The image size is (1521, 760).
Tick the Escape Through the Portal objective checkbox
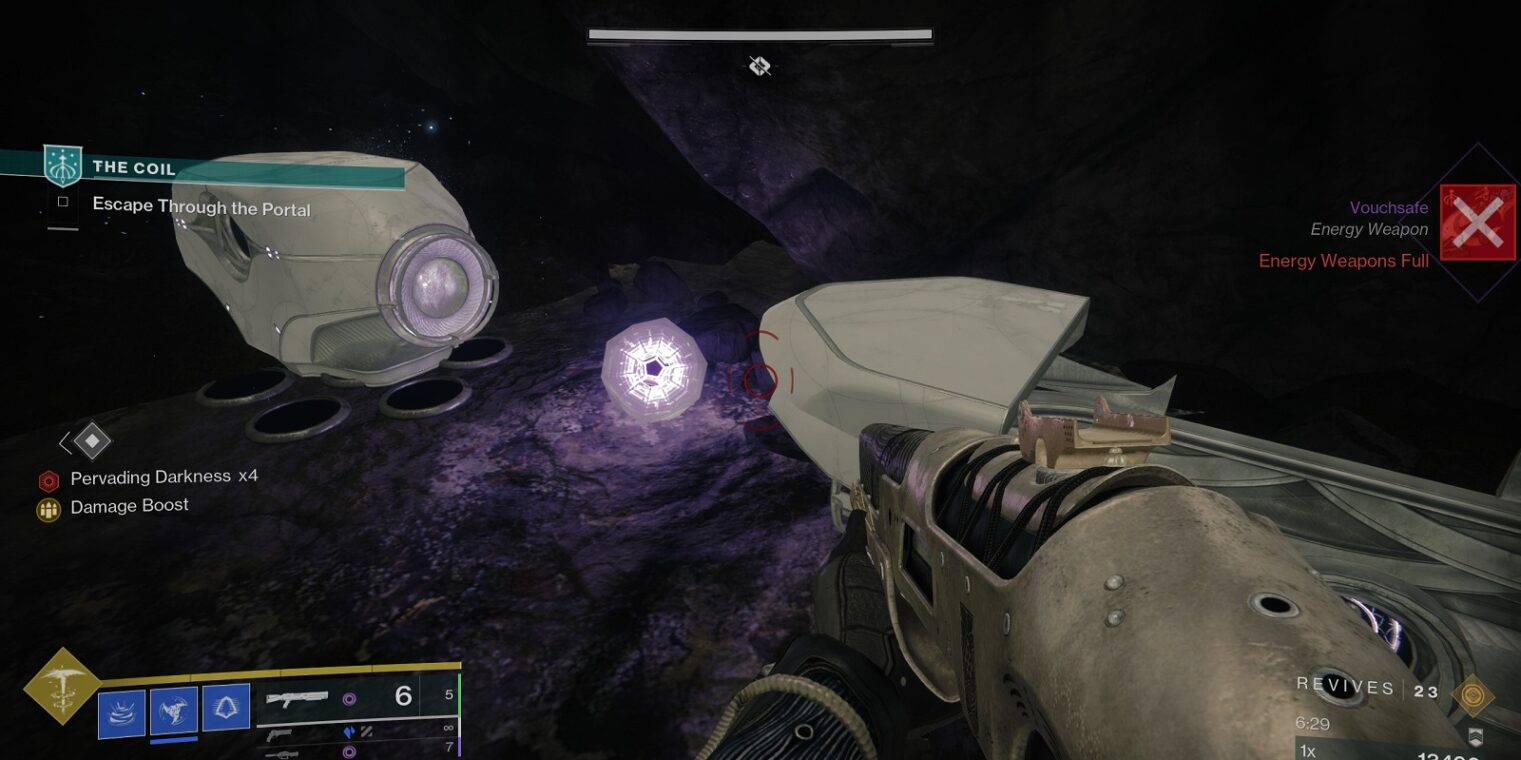(x=63, y=202)
